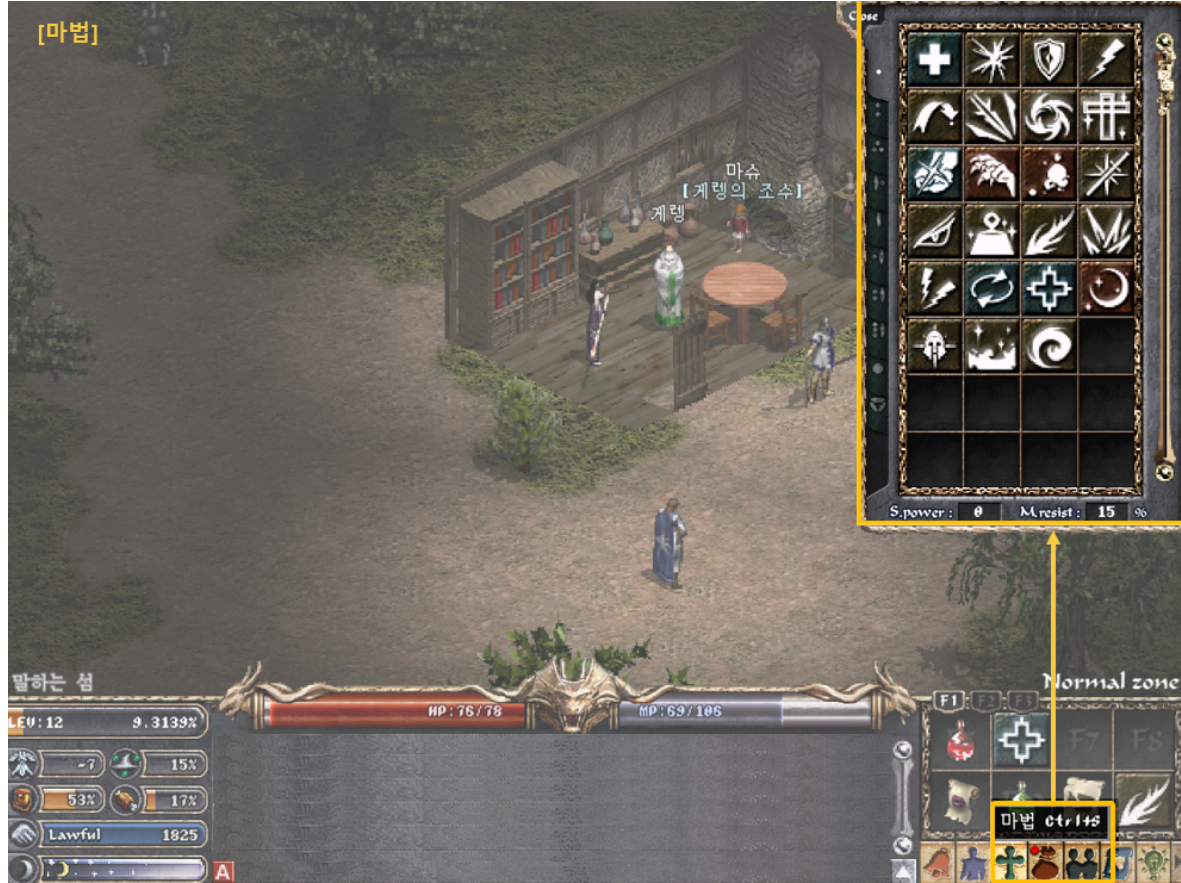Use the red potion hotbar slot
Screen dimensions: 1181x883
[x=962, y=741]
